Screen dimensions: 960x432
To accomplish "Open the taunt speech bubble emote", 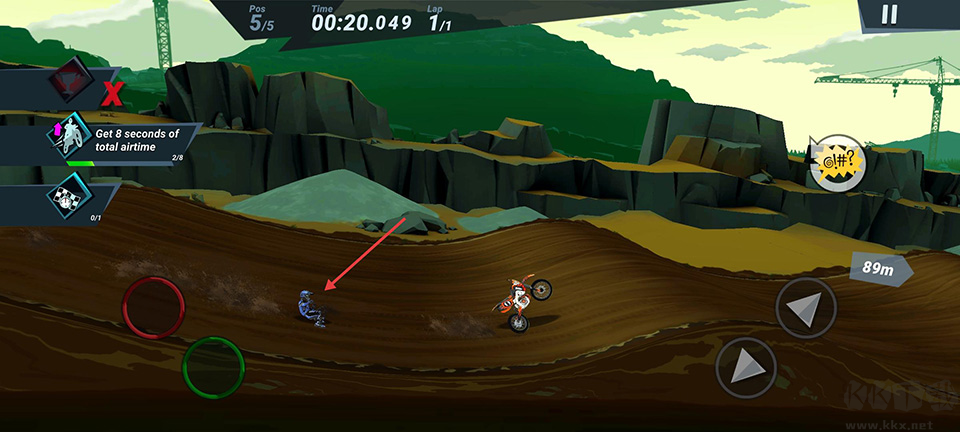I will [836, 162].
